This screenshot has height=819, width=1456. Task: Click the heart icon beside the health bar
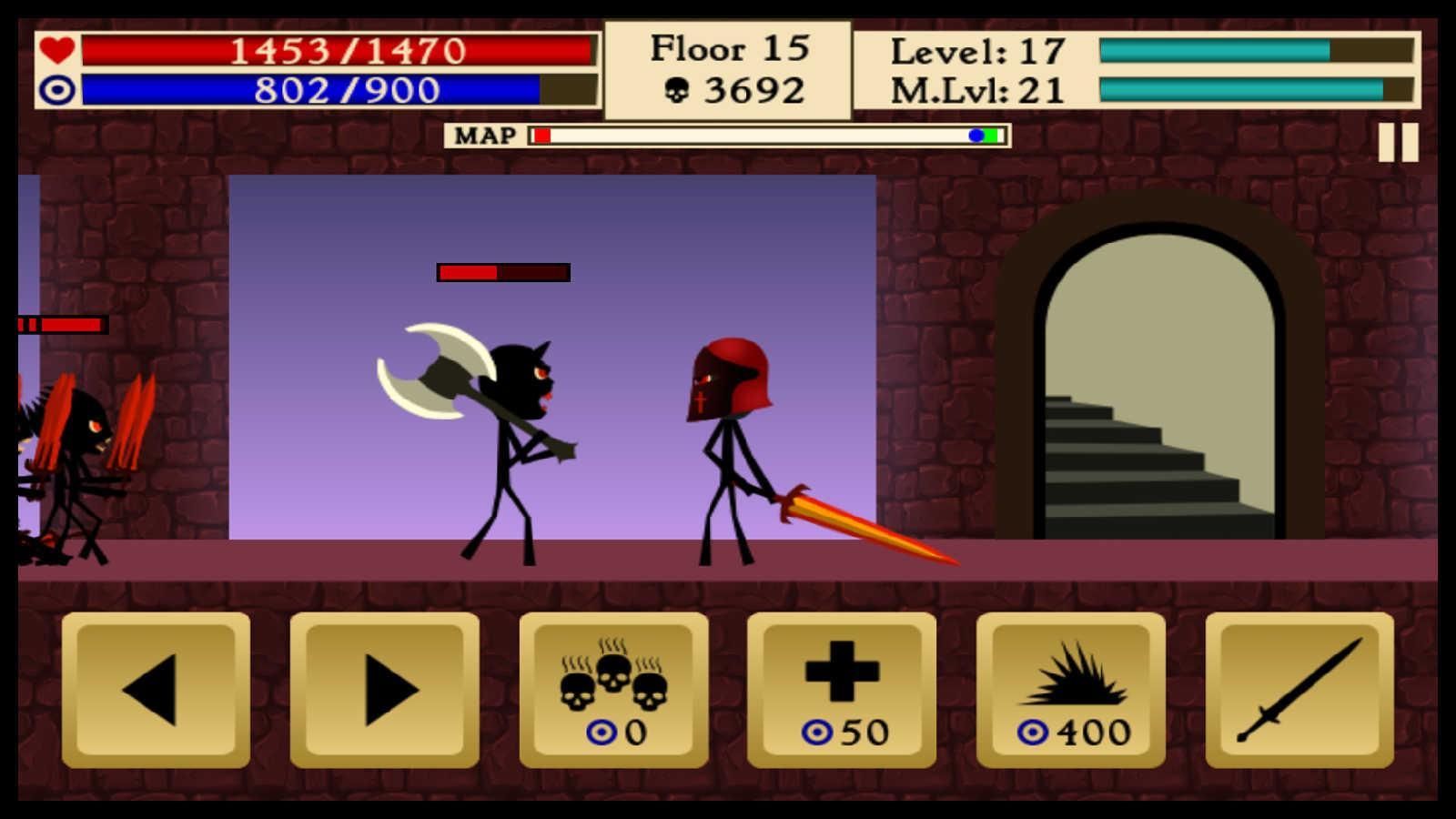56,52
